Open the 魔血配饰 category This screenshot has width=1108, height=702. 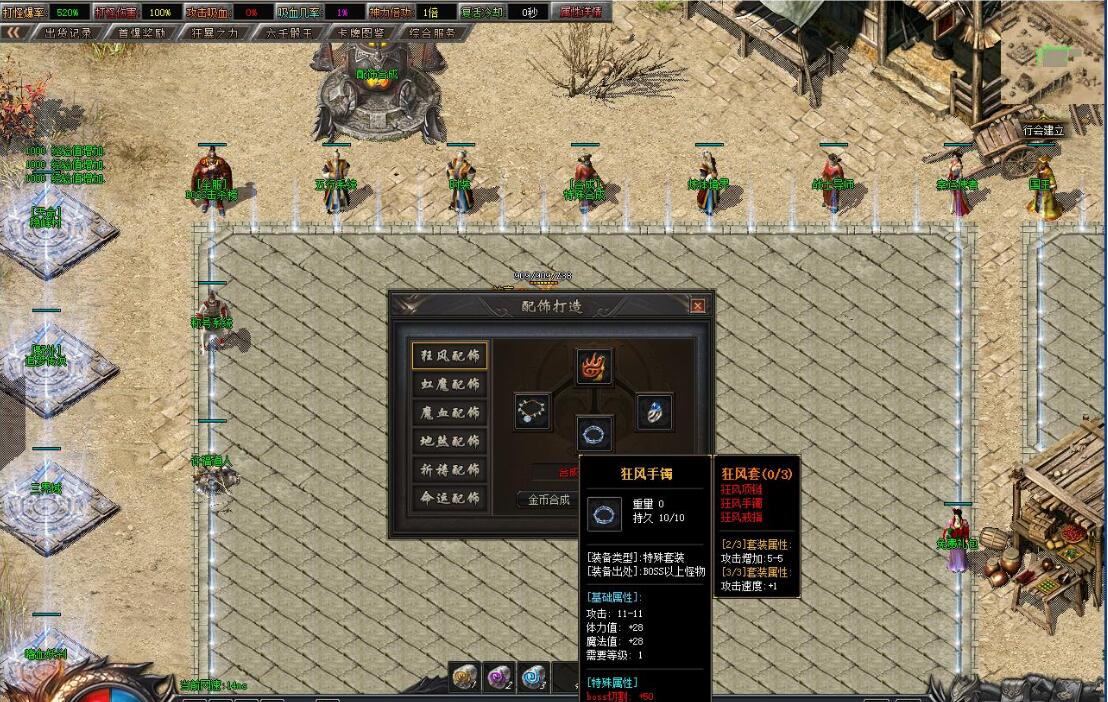tap(448, 412)
